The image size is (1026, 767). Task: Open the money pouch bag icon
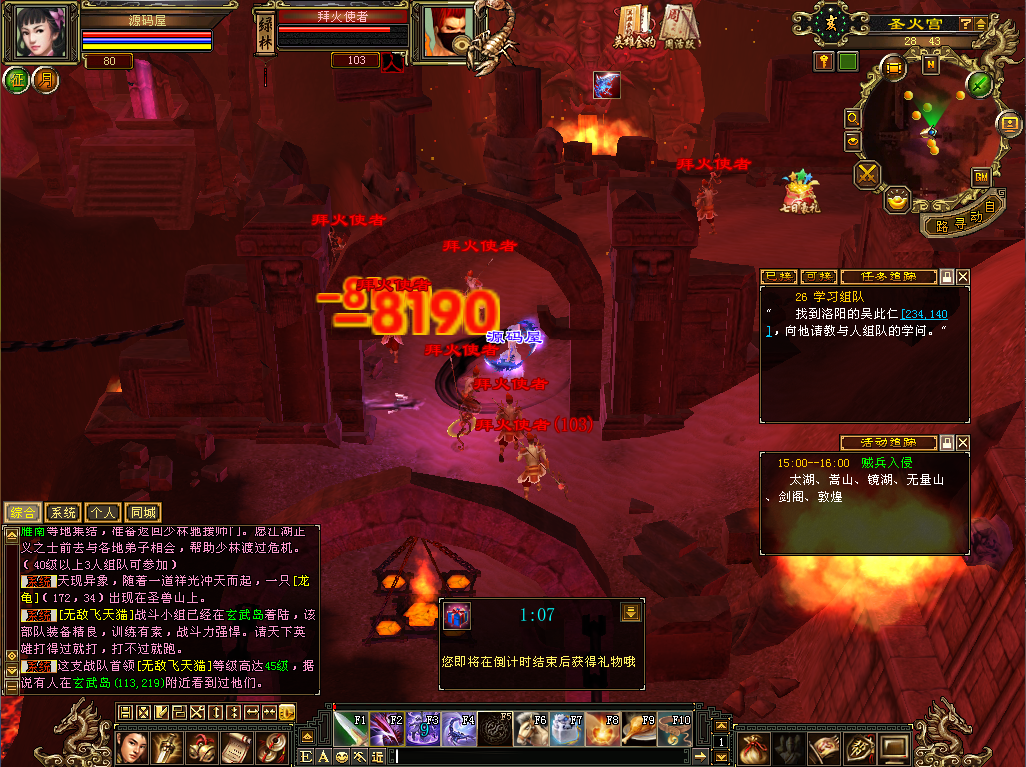tap(754, 746)
